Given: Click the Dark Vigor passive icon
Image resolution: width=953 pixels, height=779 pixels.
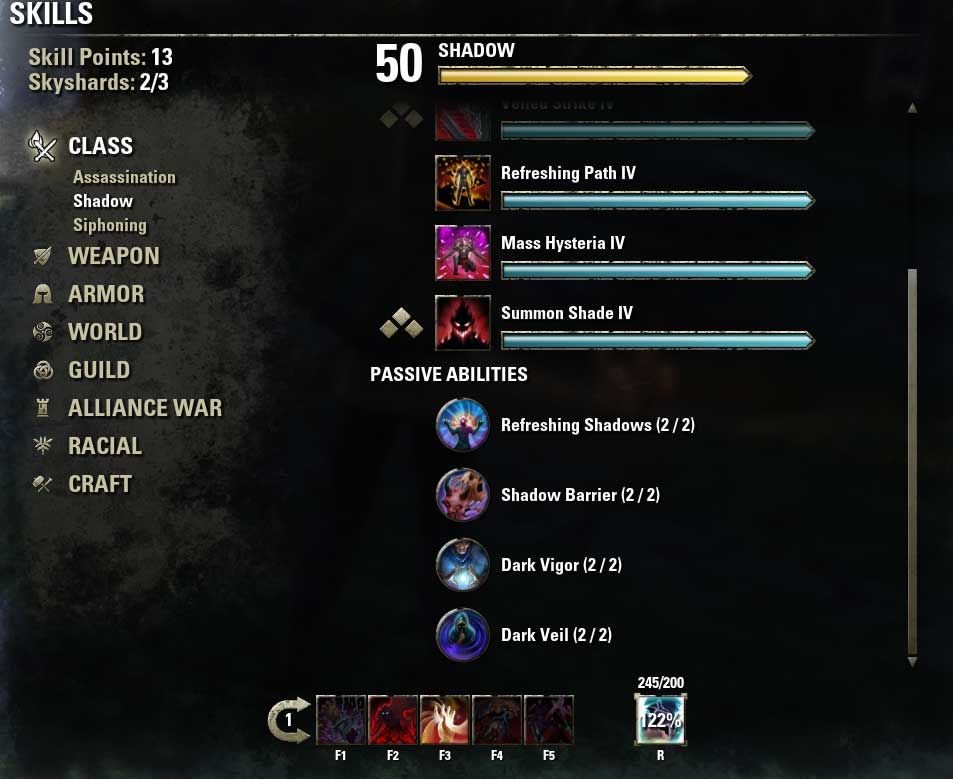Looking at the screenshot, I should (x=463, y=565).
